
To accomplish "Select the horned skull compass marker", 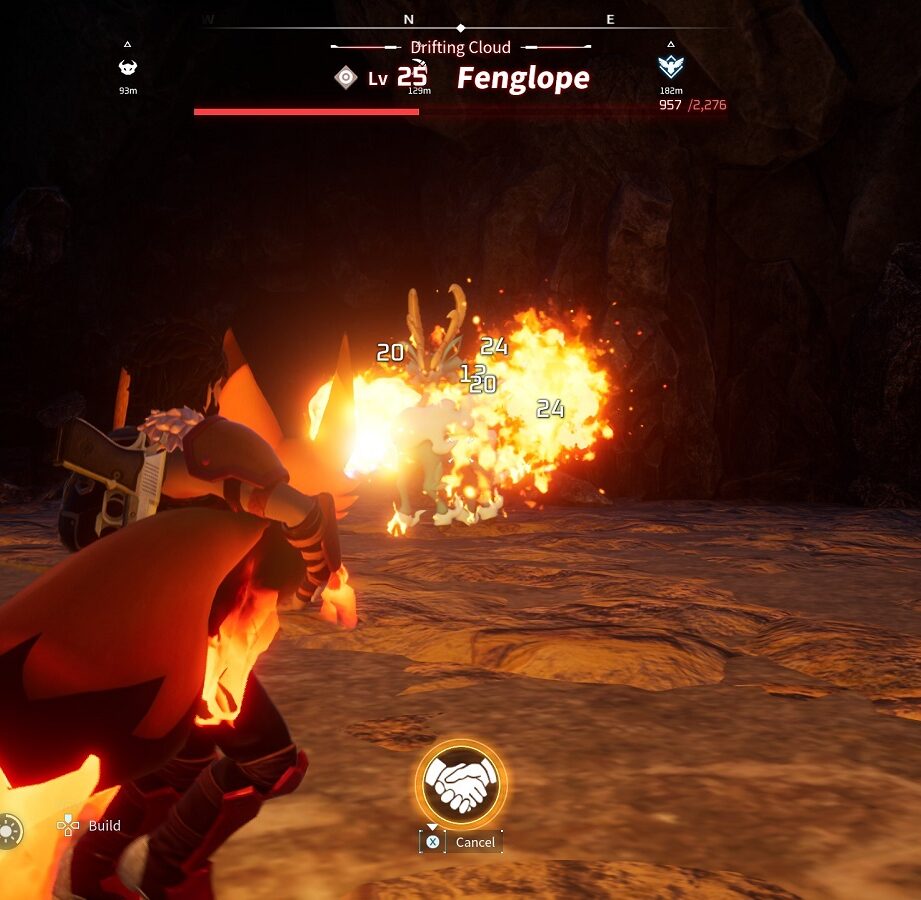I will click(x=128, y=67).
